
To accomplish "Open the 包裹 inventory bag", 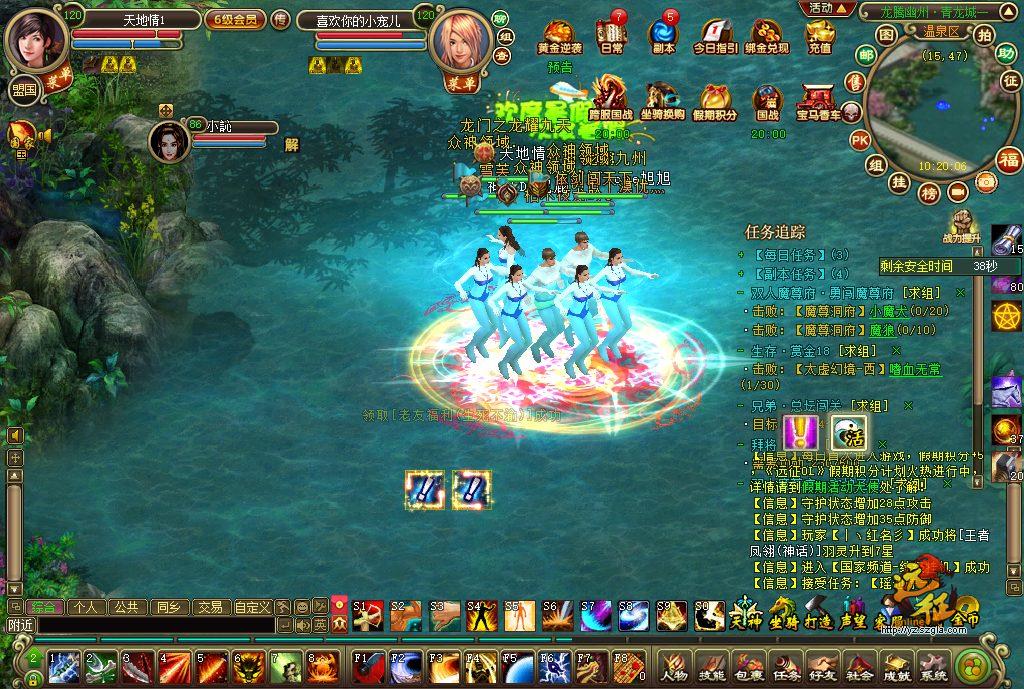I will click(750, 665).
